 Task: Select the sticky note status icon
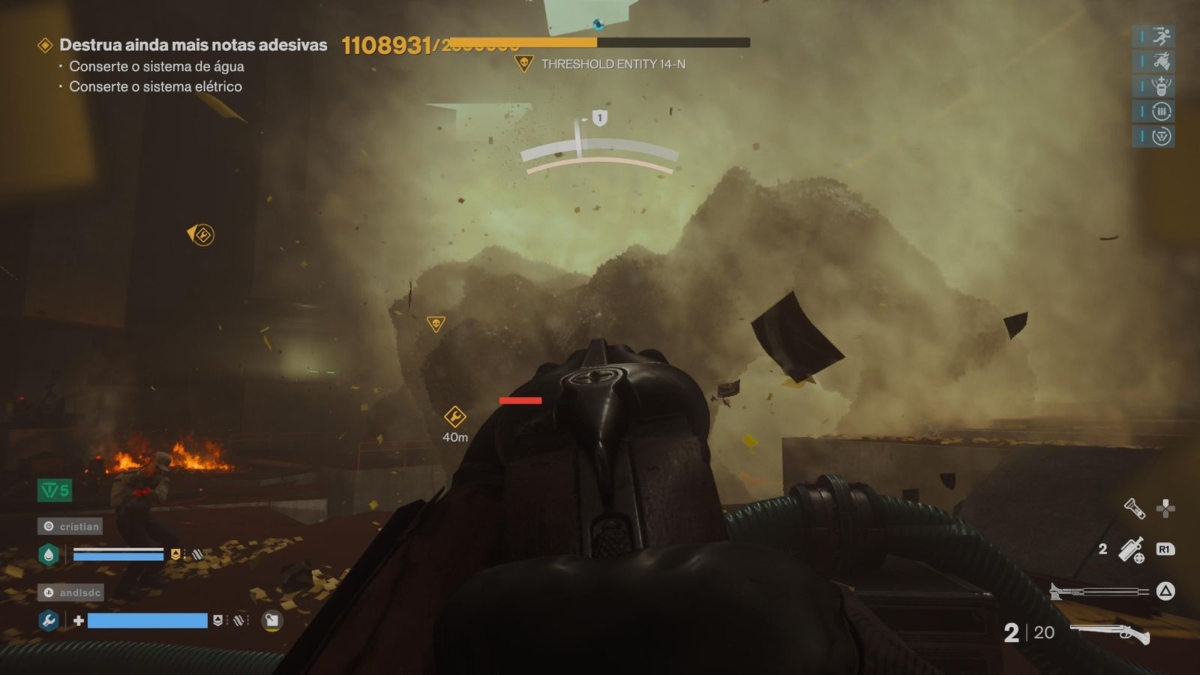pos(272,620)
